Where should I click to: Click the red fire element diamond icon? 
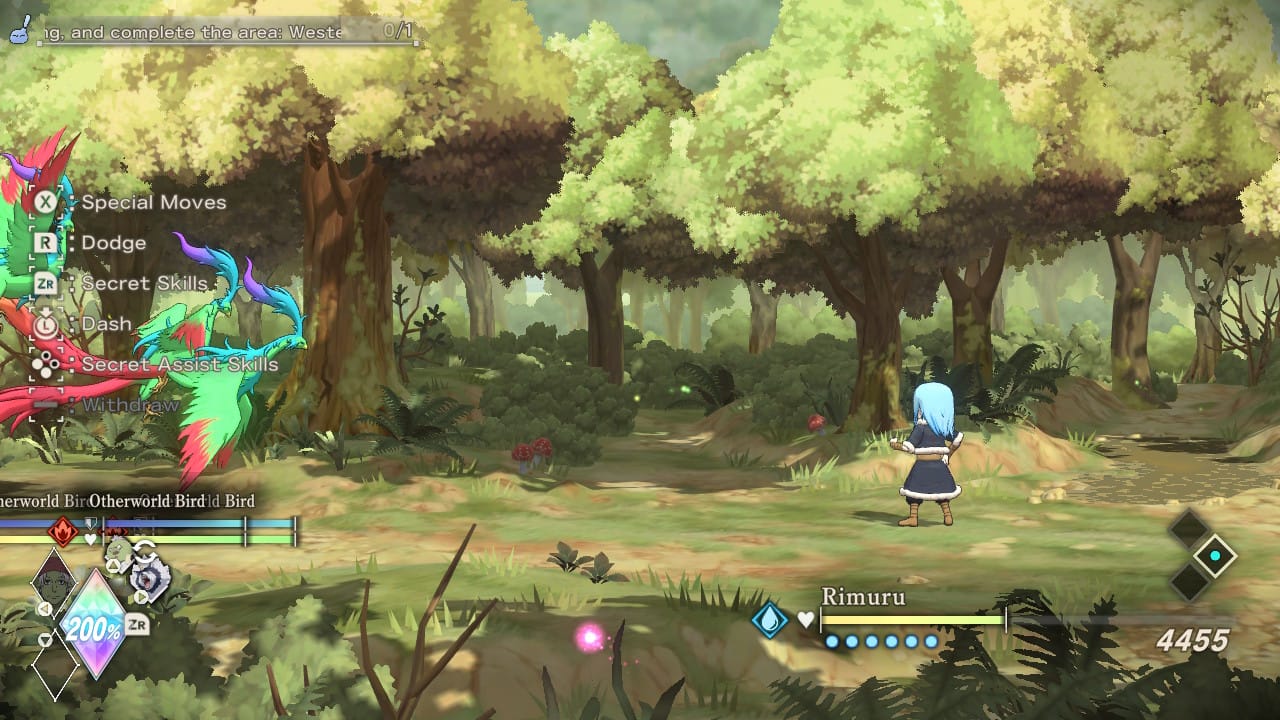tap(64, 530)
